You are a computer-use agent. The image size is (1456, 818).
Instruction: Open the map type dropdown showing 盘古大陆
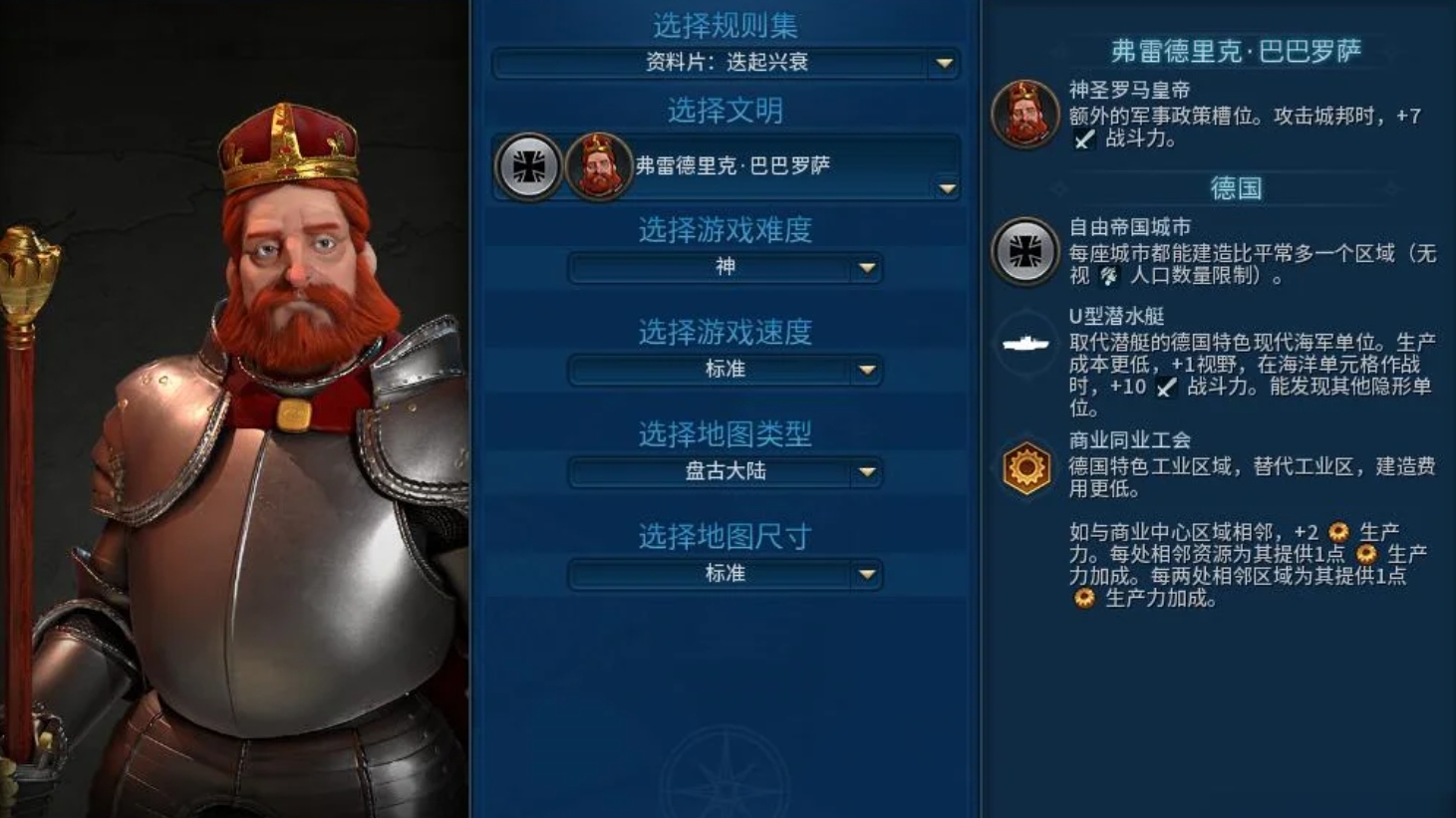coord(867,472)
